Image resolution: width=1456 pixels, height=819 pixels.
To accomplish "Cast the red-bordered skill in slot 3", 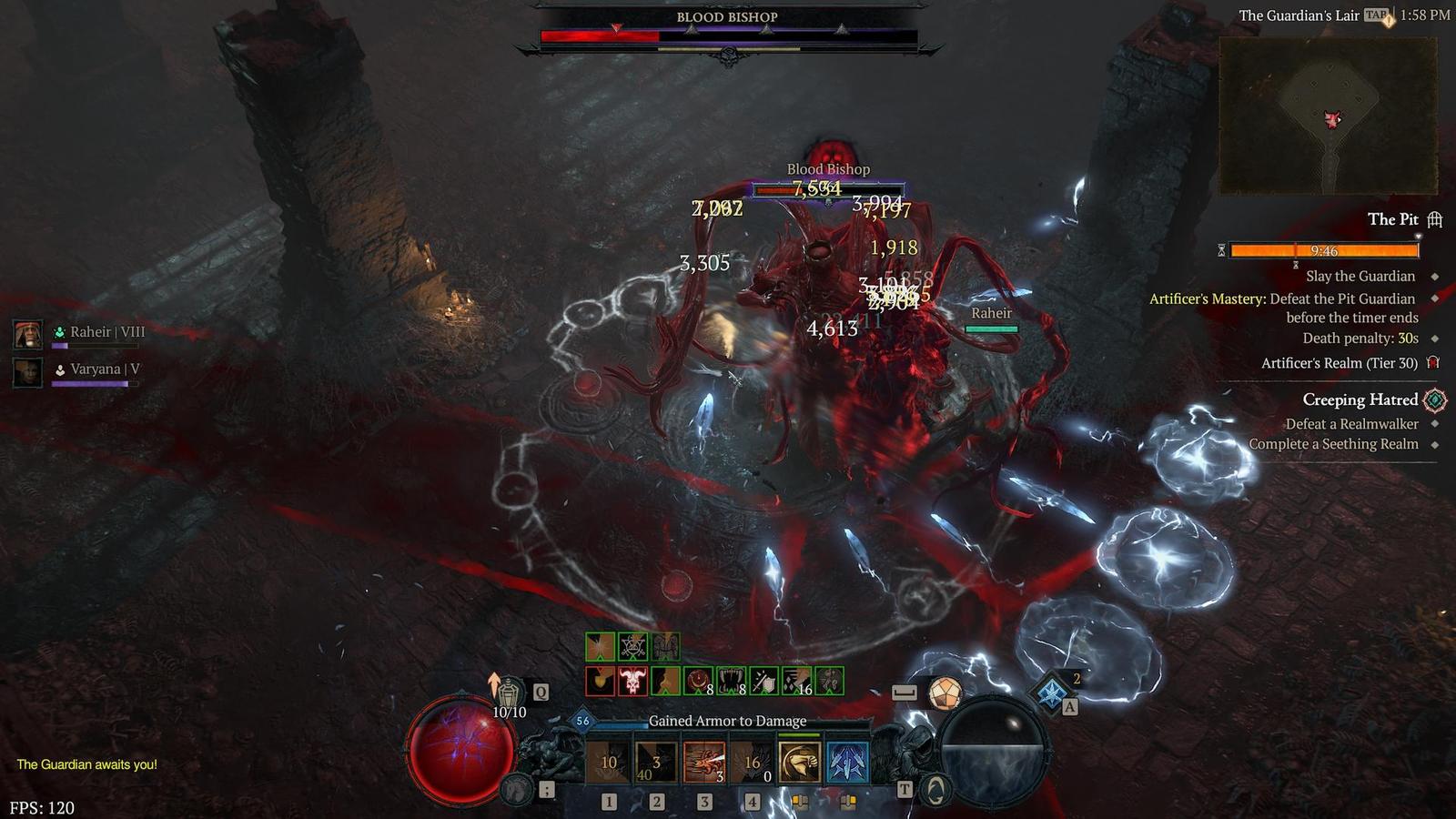I will pos(703,763).
